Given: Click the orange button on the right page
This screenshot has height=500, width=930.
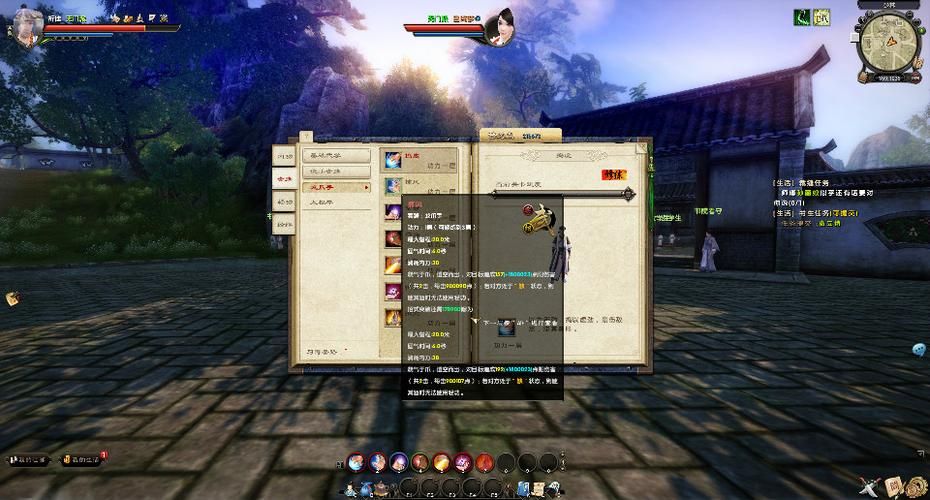Looking at the screenshot, I should pyautogui.click(x=612, y=174).
